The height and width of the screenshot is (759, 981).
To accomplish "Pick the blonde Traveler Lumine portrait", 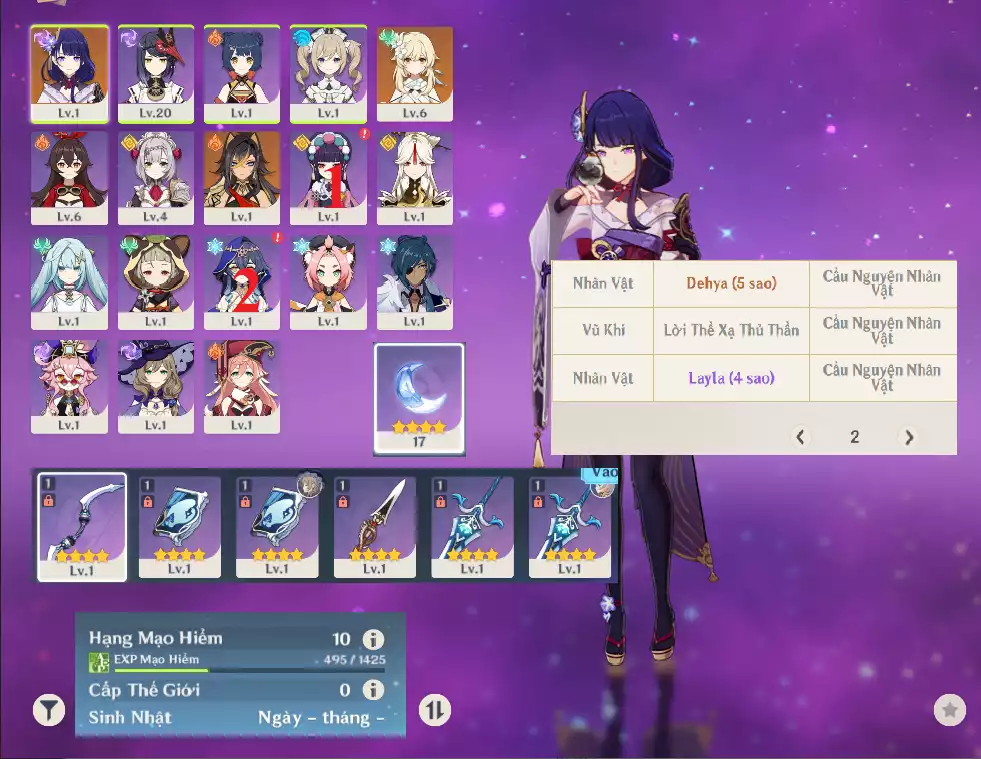I will click(x=414, y=72).
